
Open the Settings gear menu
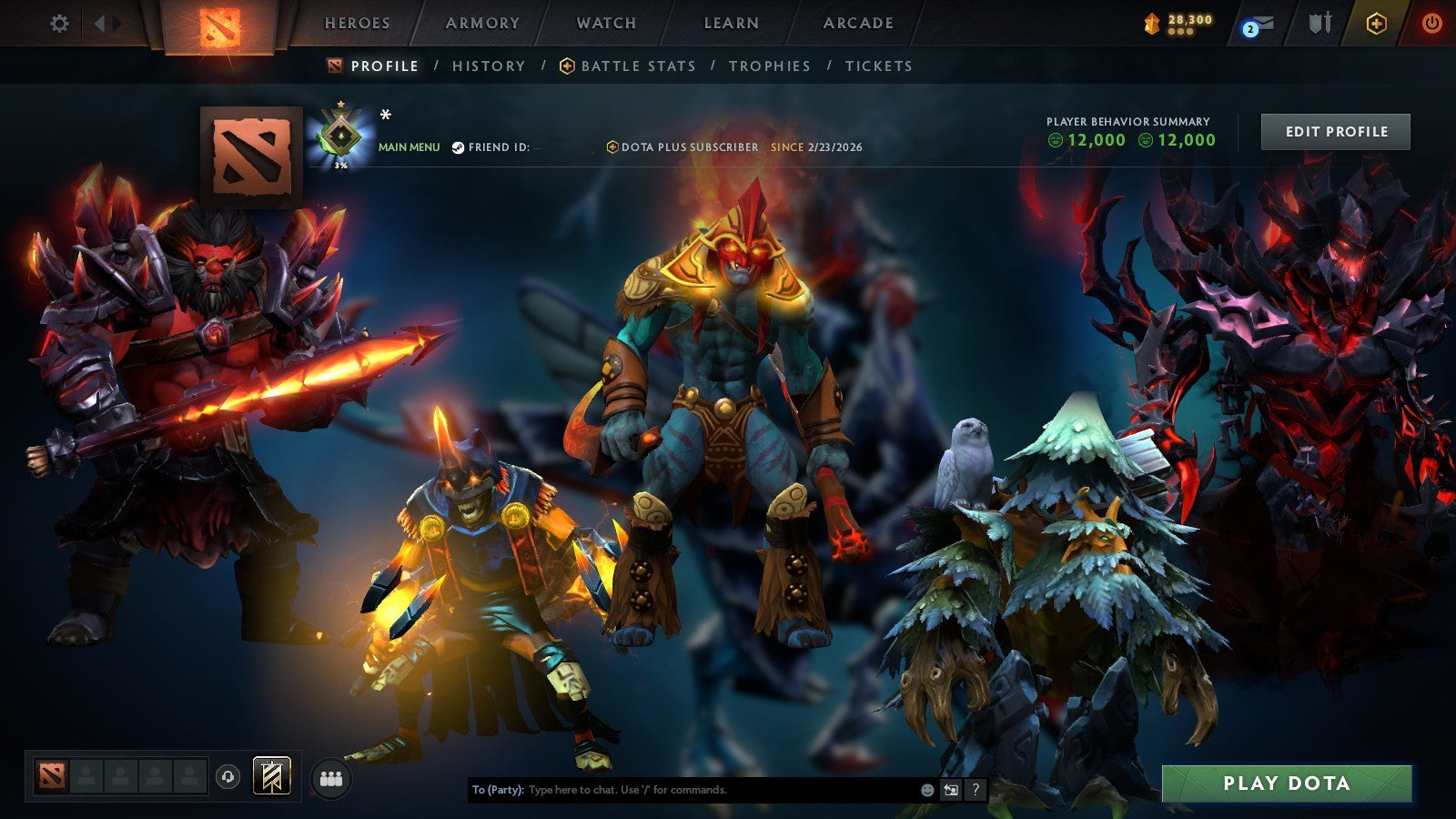click(58, 25)
